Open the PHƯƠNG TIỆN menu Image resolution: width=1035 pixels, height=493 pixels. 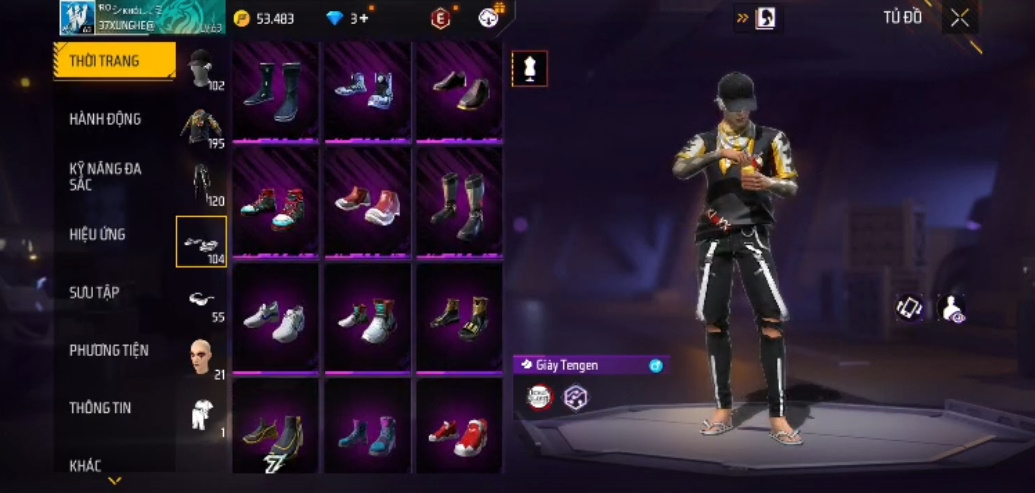108,350
